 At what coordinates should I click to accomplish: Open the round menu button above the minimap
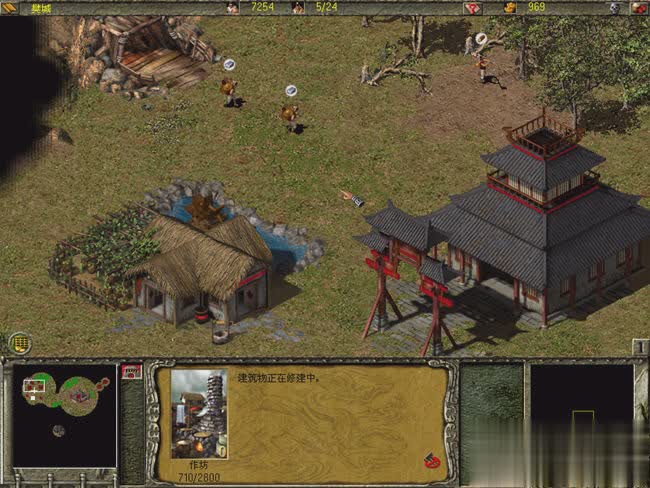click(x=19, y=343)
